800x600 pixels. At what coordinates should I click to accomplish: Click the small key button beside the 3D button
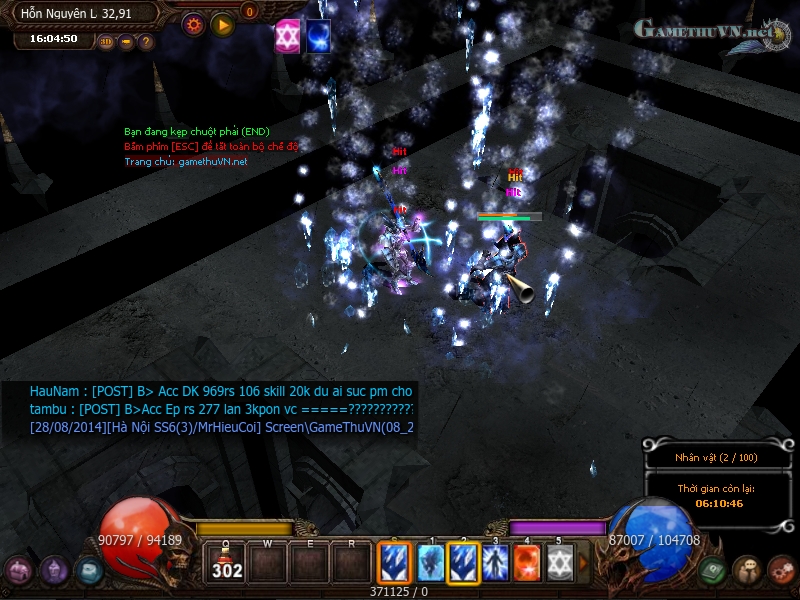coord(126,42)
